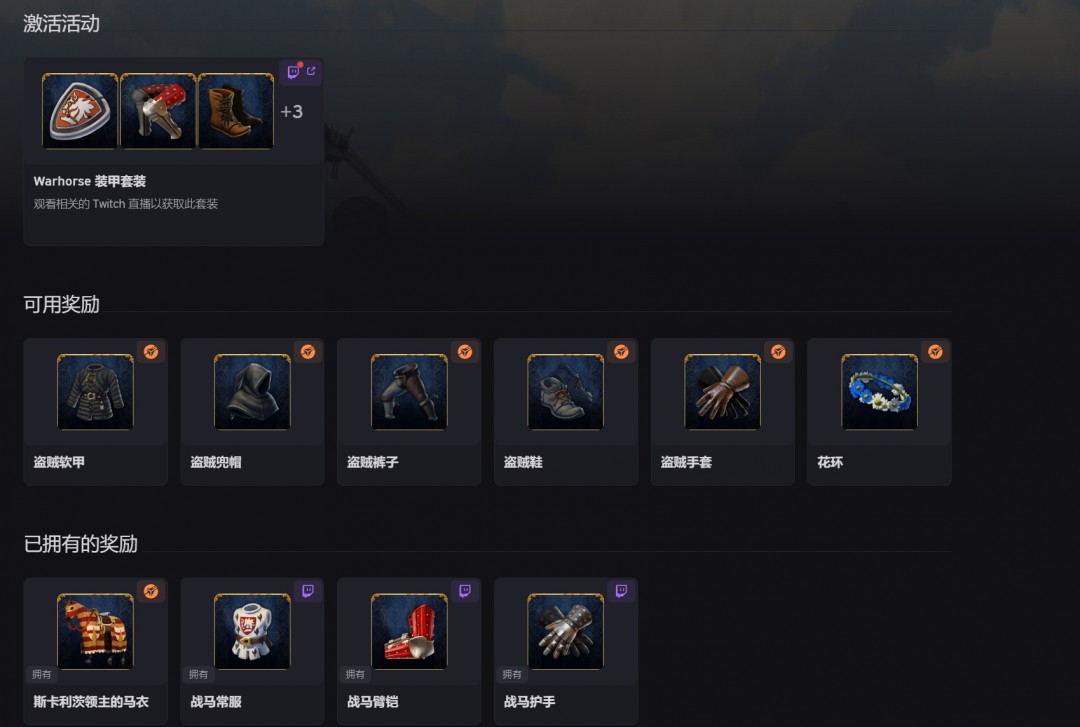Pick the 盗贼鞋 shoes reward

click(565, 411)
